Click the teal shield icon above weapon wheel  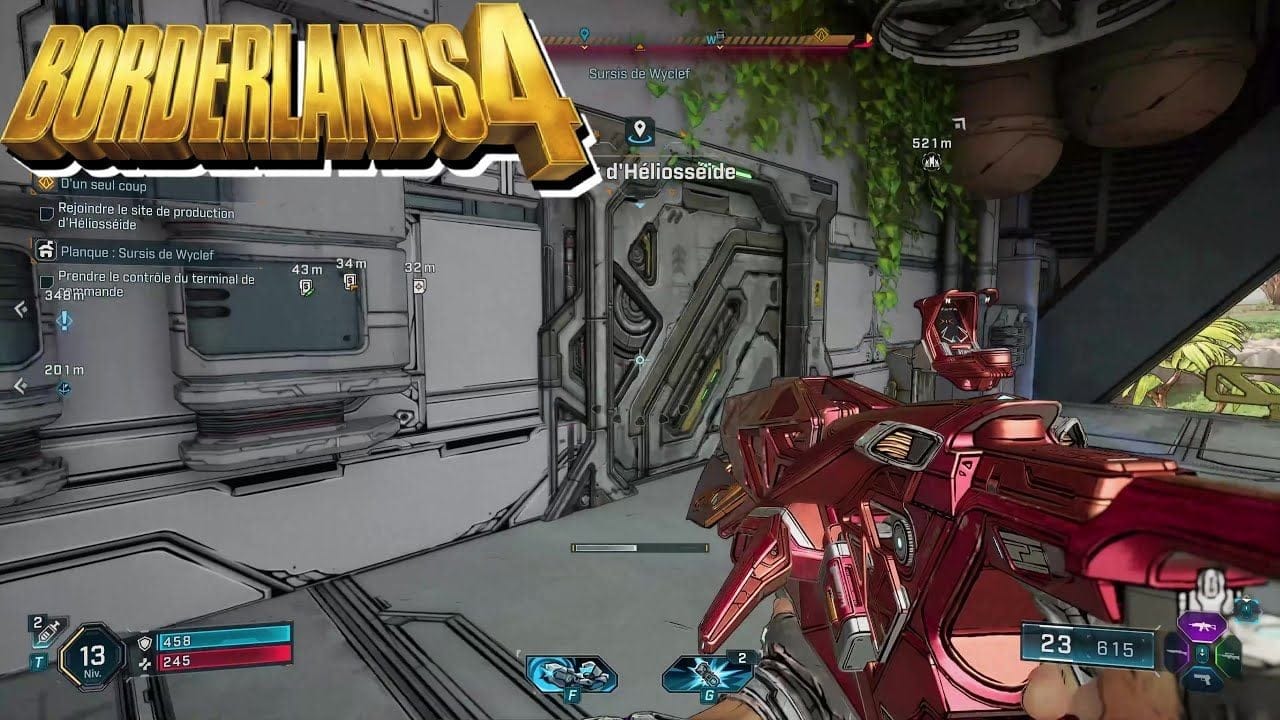tap(1246, 606)
